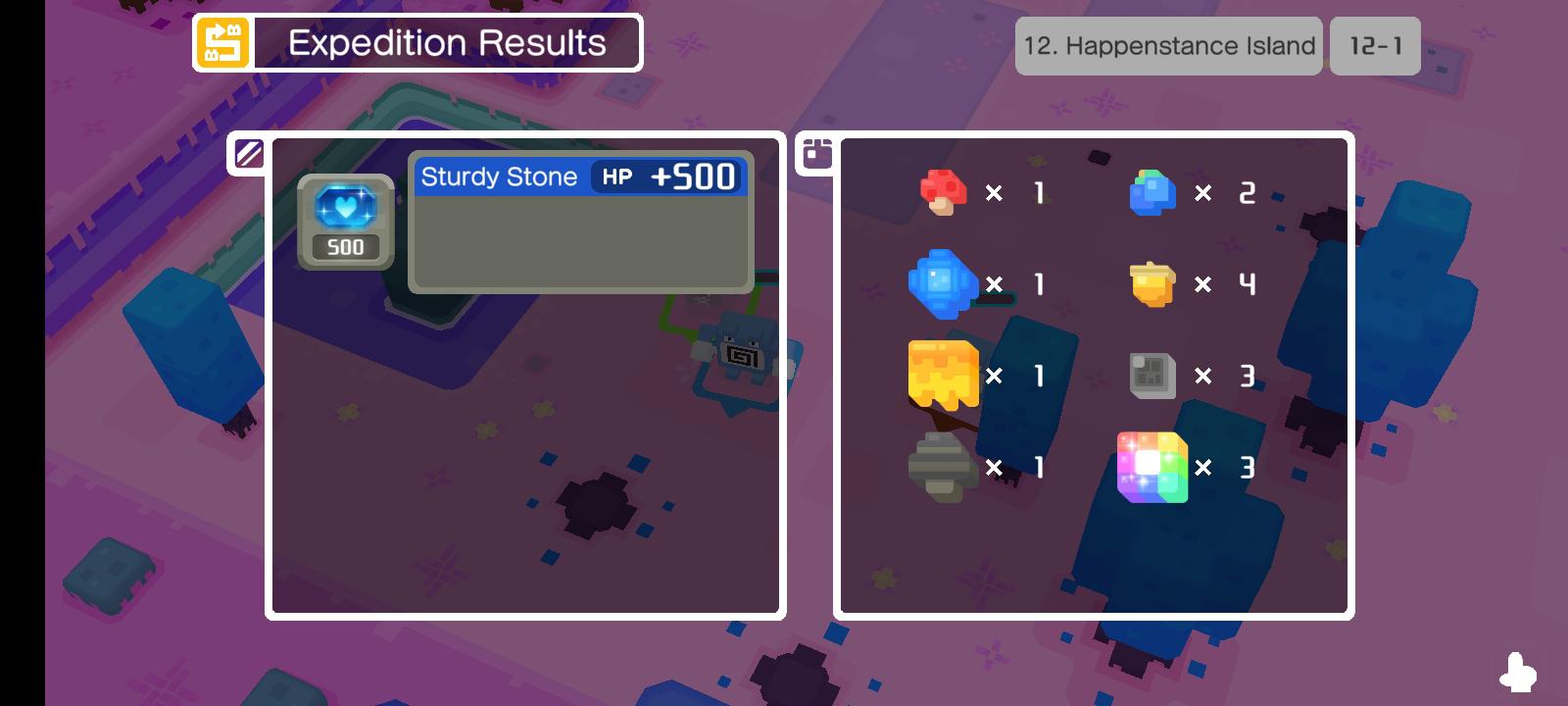
Task: Click the yellow expedition route icon beside the title
Action: tap(220, 42)
